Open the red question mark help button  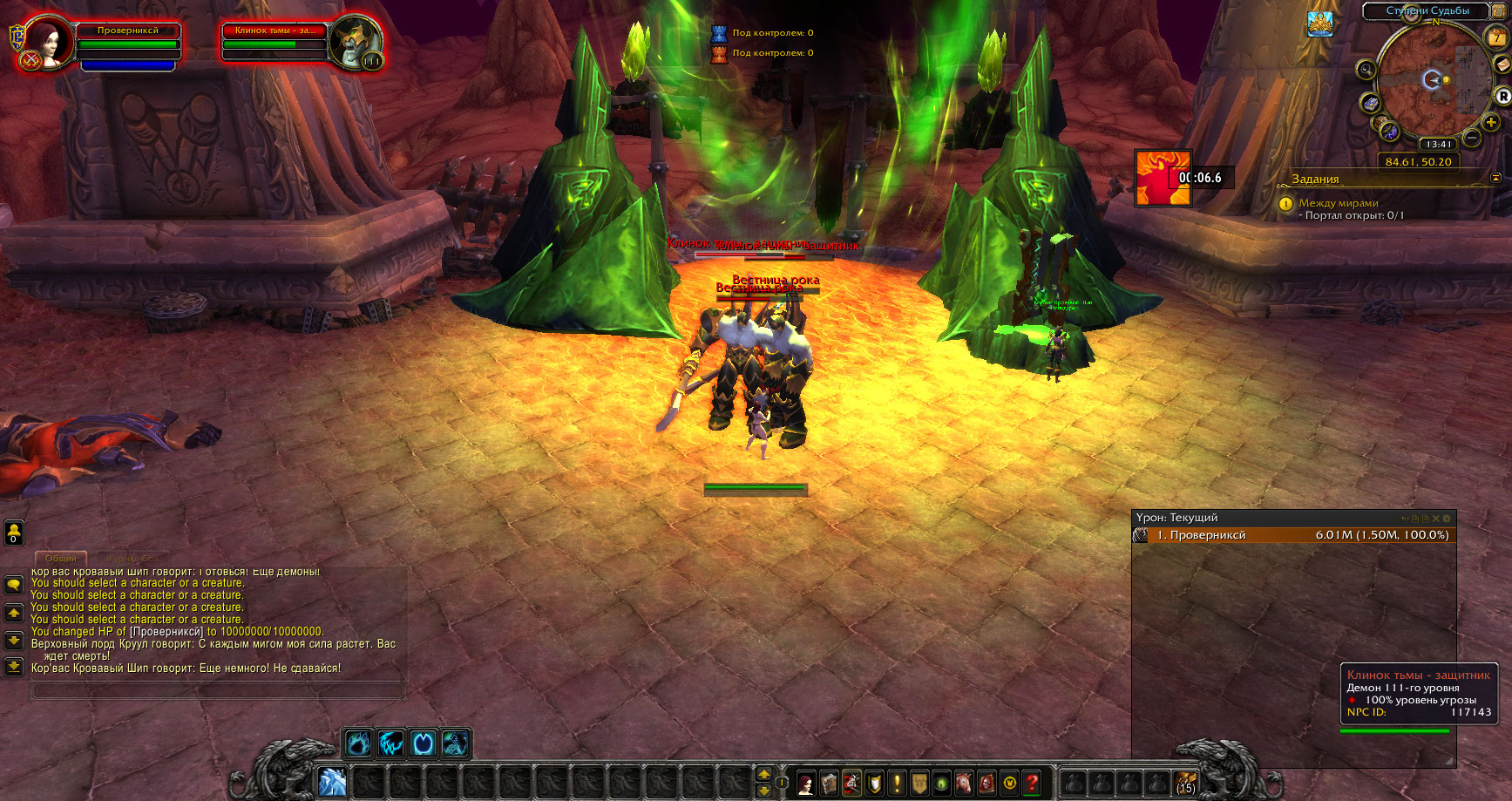point(1032,783)
